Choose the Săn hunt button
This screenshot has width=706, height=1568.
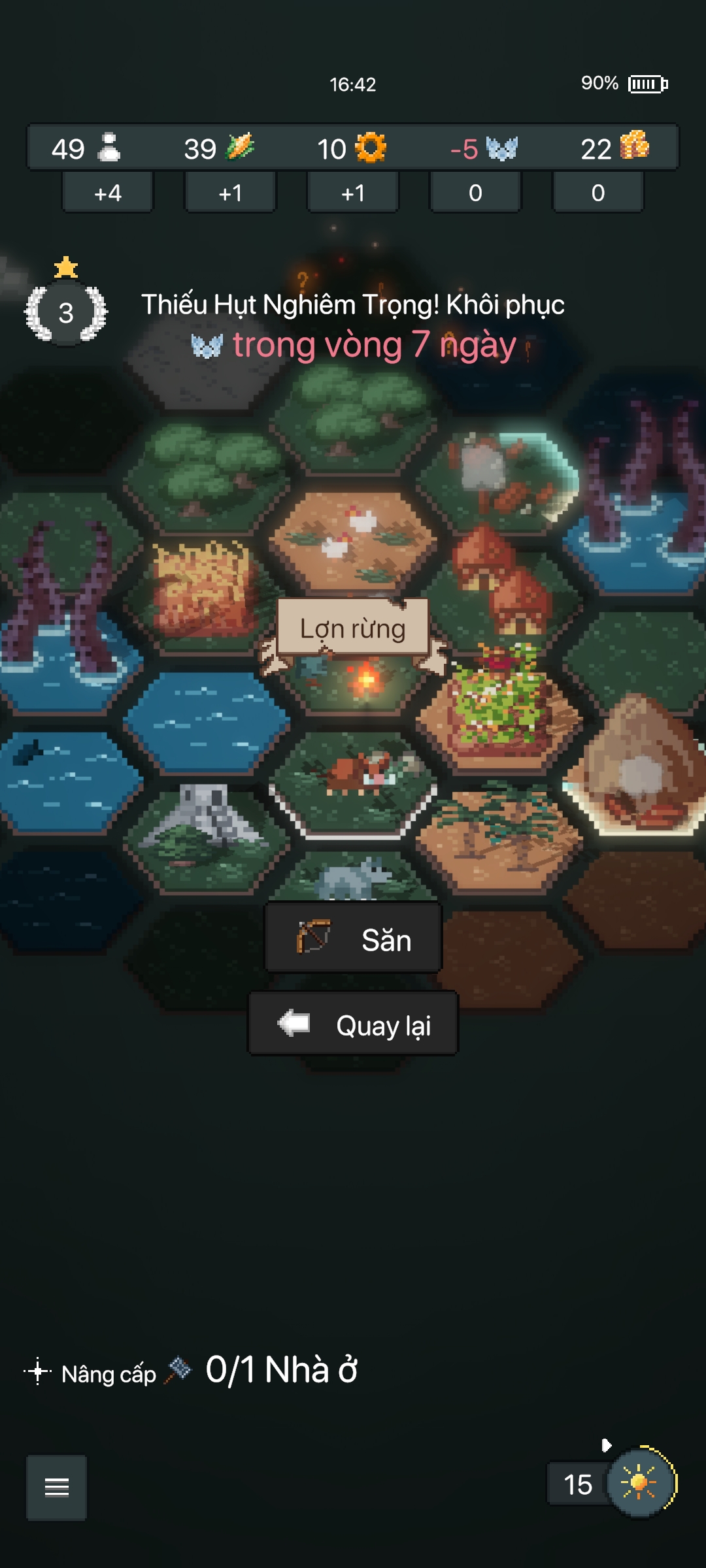point(353,939)
